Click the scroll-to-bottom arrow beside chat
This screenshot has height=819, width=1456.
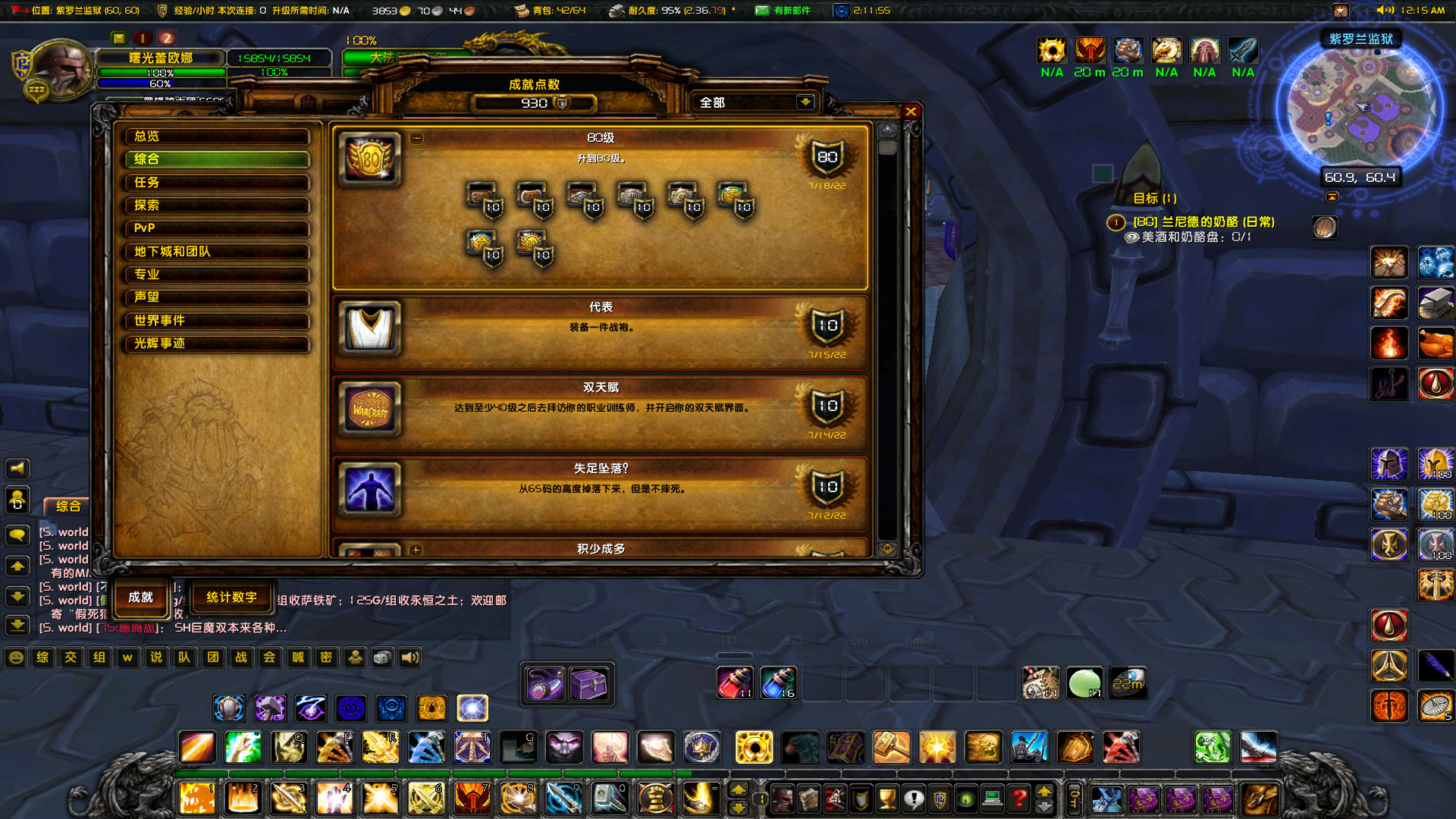click(x=17, y=626)
